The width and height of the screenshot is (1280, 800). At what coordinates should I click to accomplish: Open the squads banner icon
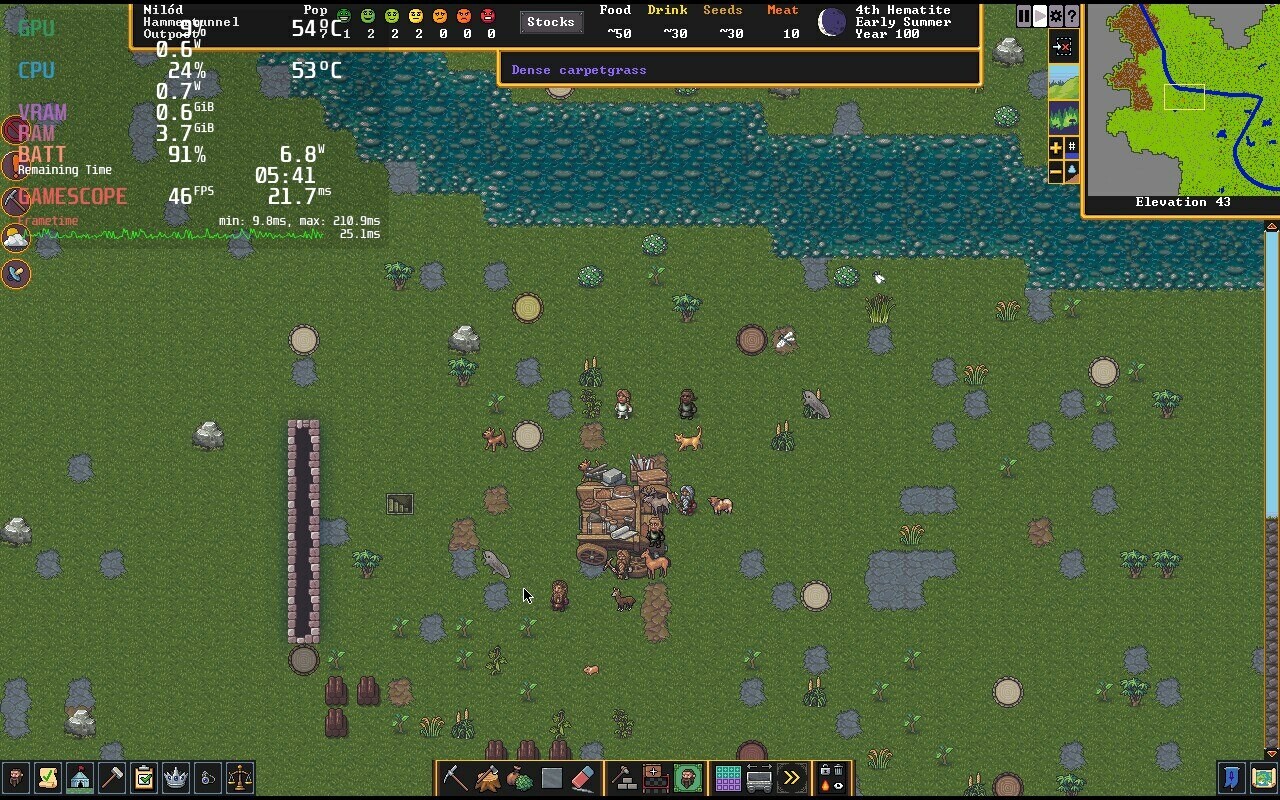[x=1232, y=777]
